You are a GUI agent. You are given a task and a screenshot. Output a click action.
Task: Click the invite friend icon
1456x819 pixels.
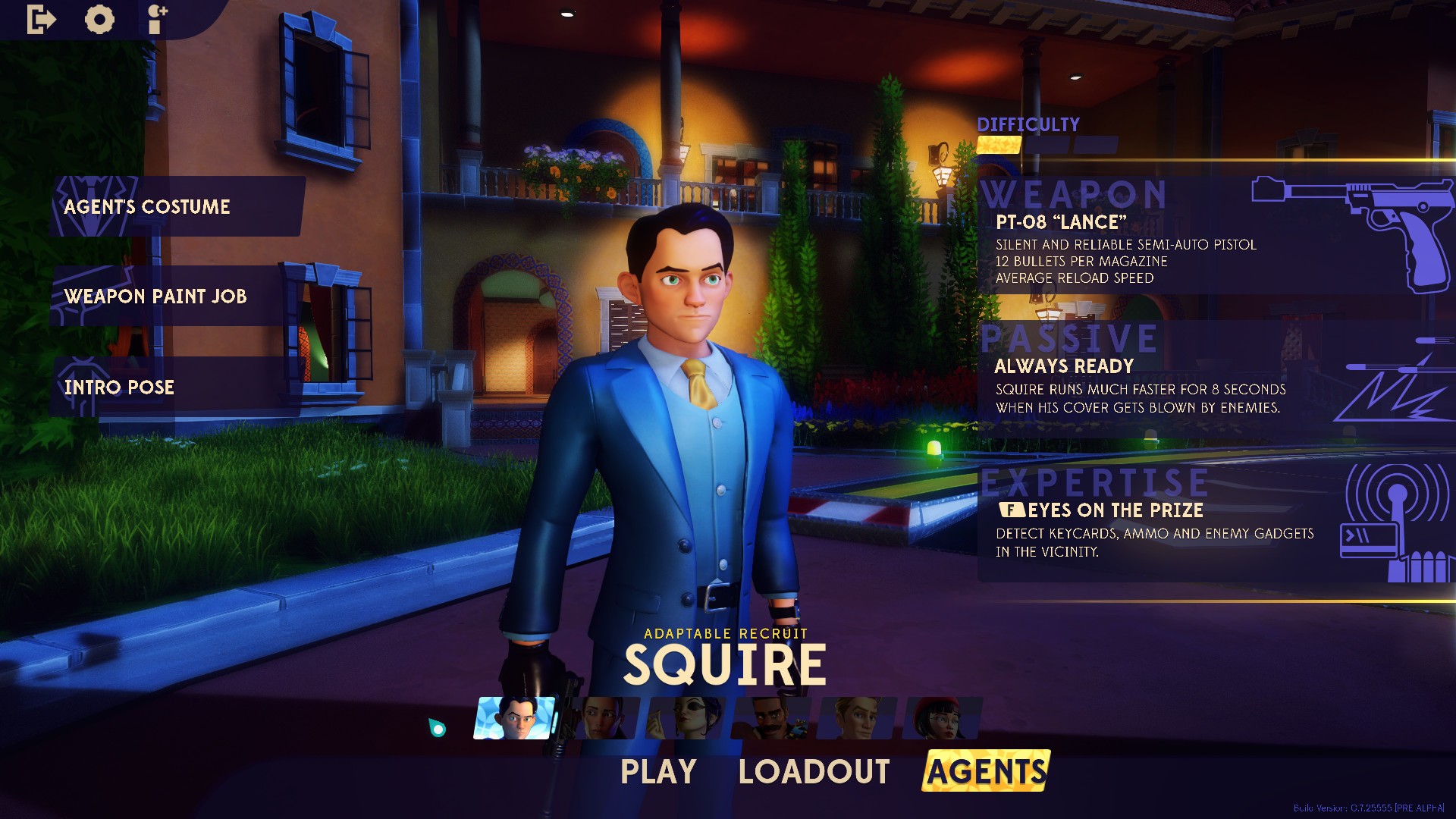pyautogui.click(x=156, y=20)
